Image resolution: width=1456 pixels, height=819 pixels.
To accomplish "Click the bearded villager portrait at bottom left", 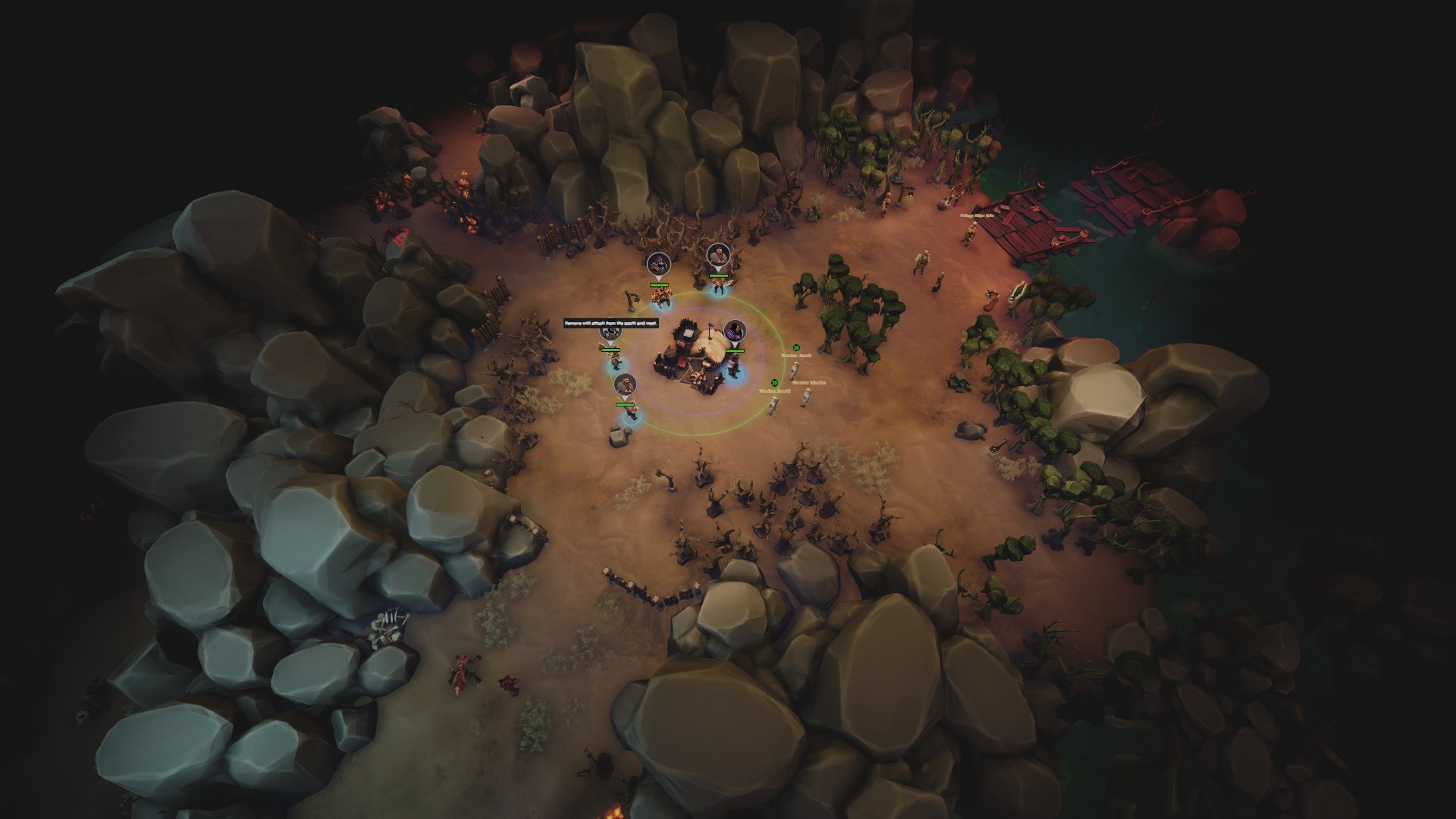I will [x=626, y=384].
